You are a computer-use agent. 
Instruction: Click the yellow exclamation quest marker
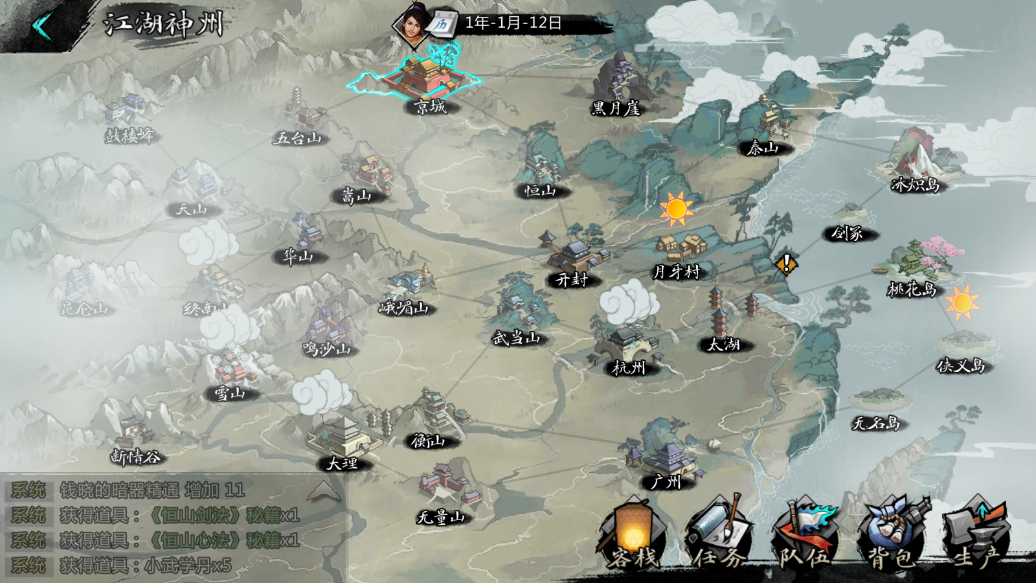pos(787,263)
